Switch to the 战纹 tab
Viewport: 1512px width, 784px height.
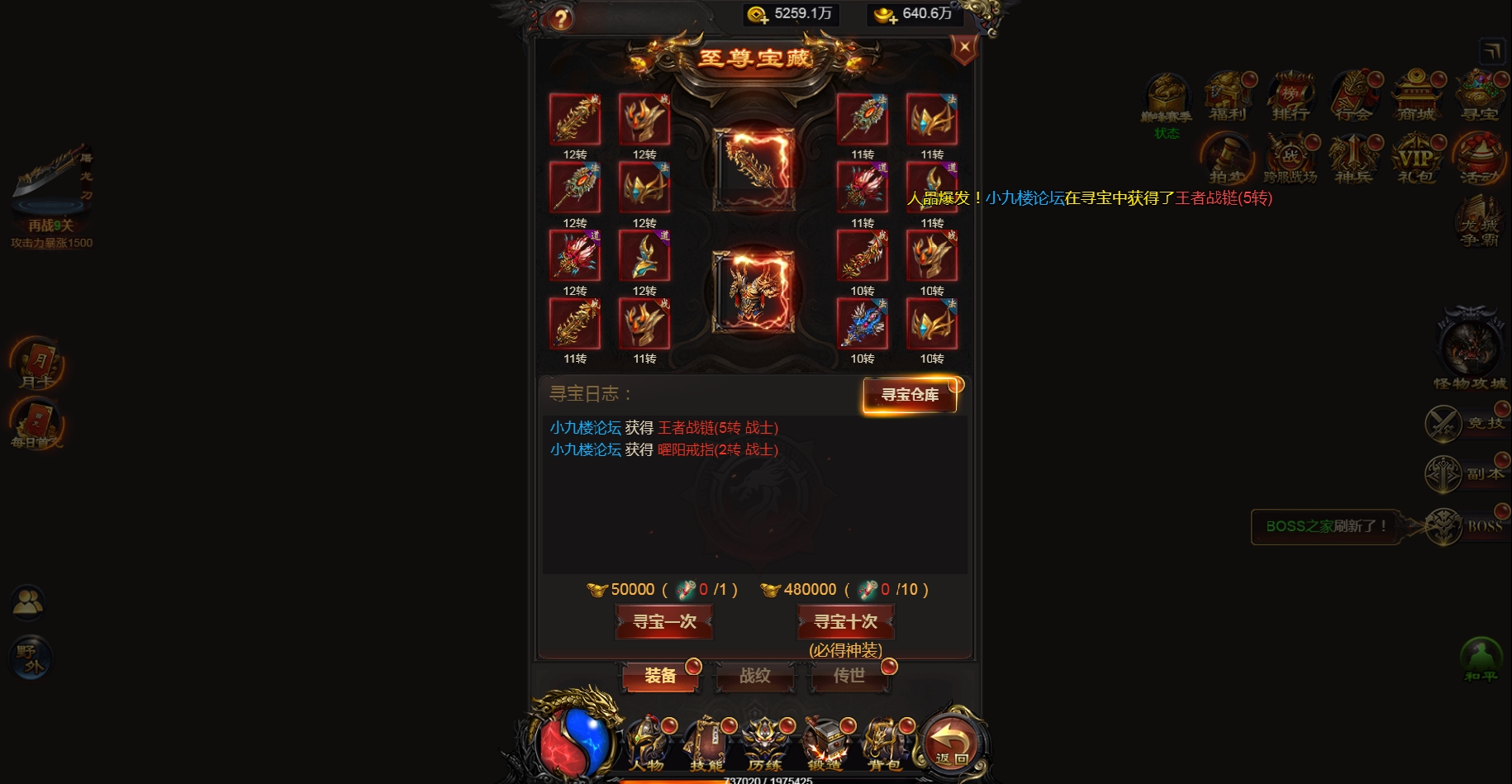tap(754, 677)
